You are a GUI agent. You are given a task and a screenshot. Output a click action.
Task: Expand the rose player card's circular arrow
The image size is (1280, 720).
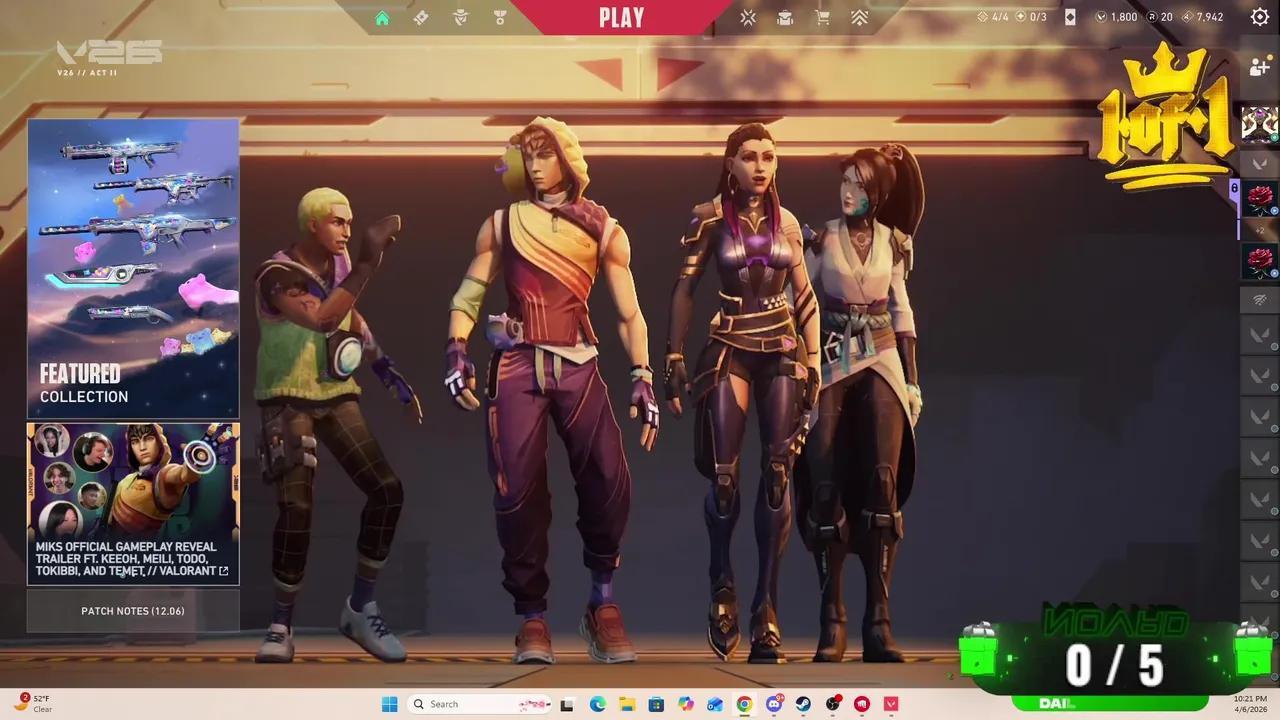(1275, 213)
